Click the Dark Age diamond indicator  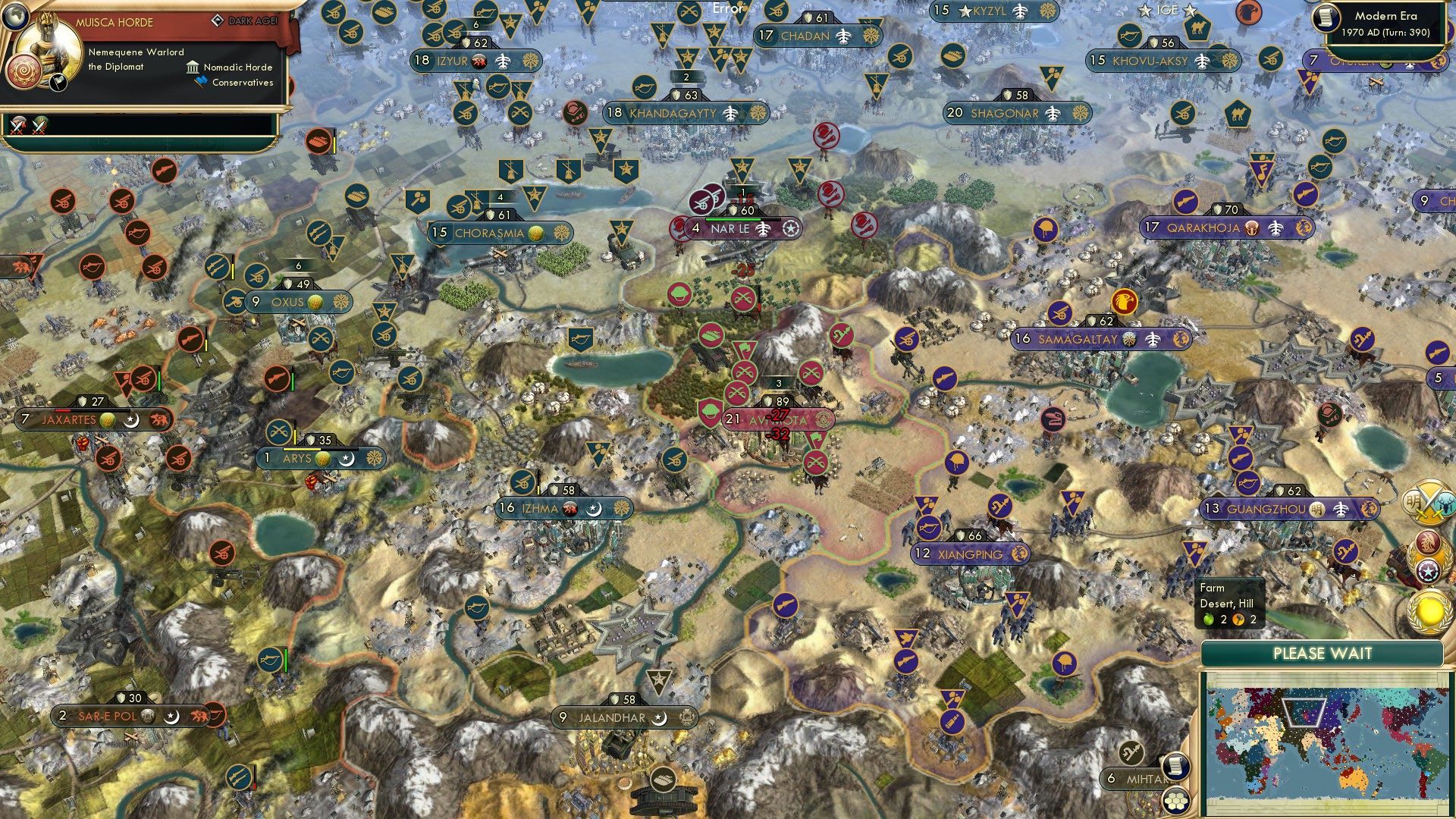218,21
